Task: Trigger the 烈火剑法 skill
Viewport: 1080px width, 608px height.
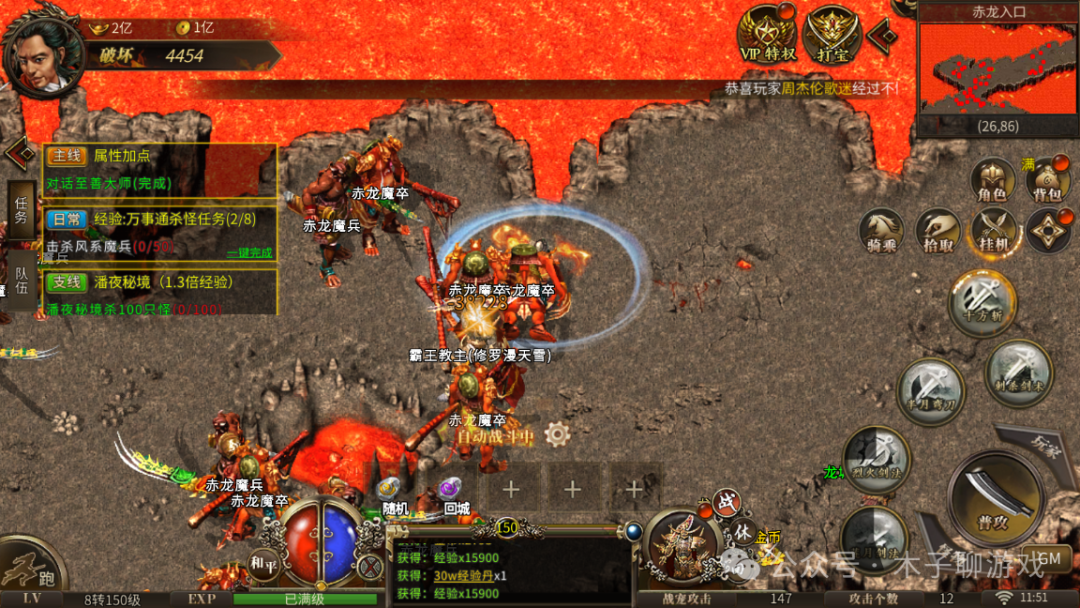Action: [x=875, y=459]
